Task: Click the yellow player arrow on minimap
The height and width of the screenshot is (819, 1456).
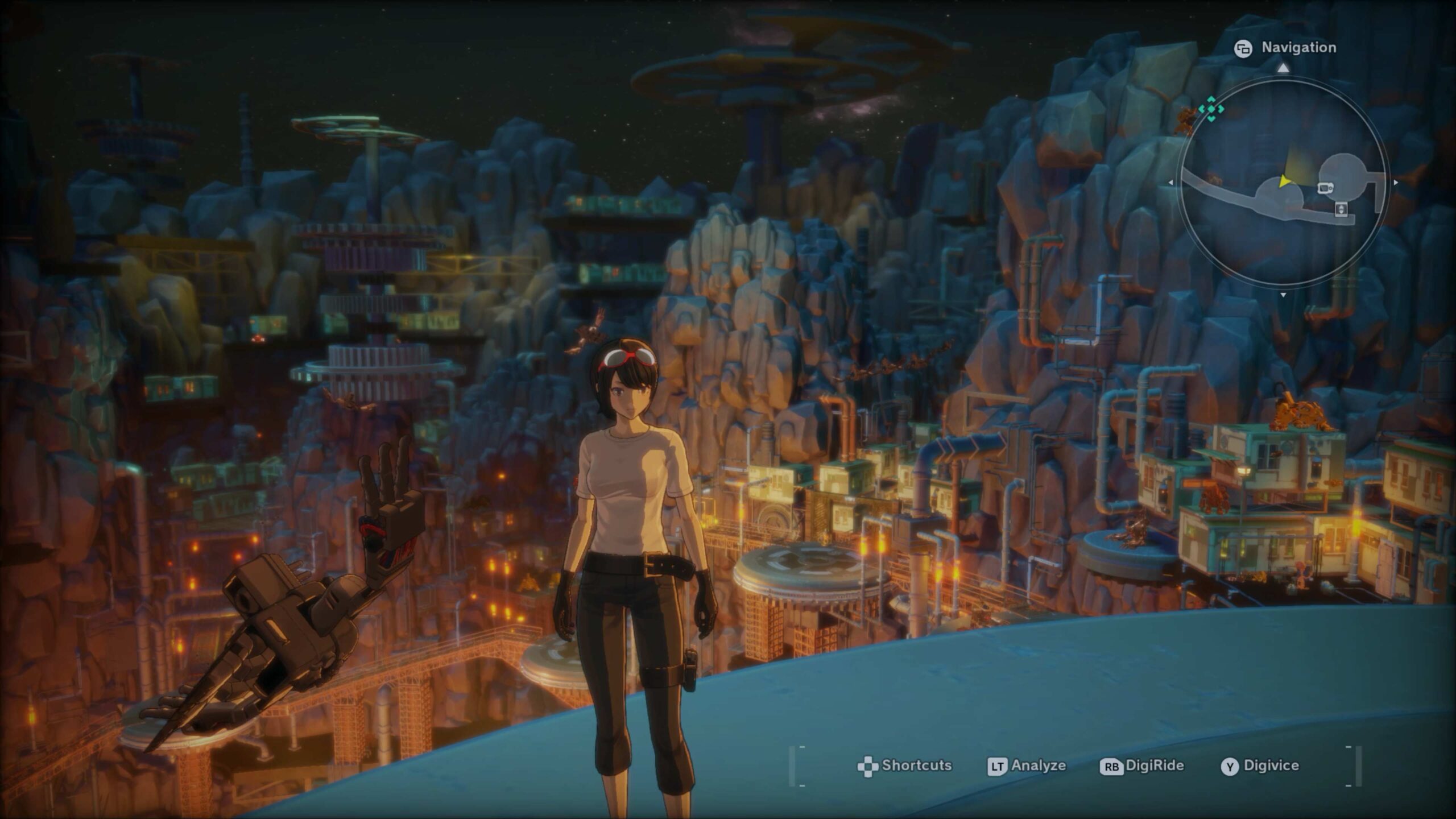Action: tap(1284, 181)
